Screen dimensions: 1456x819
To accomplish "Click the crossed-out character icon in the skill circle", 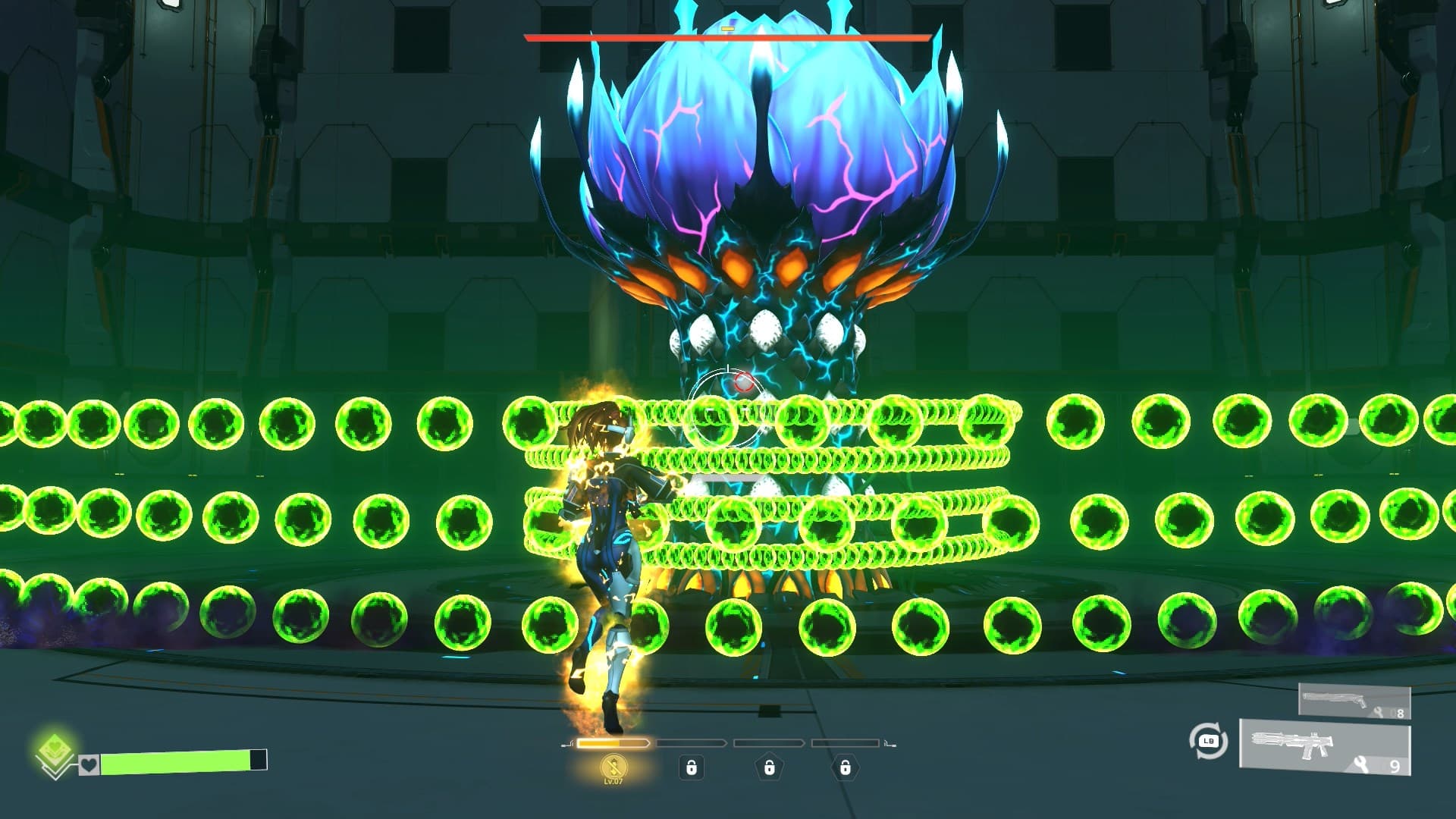I will [x=614, y=767].
